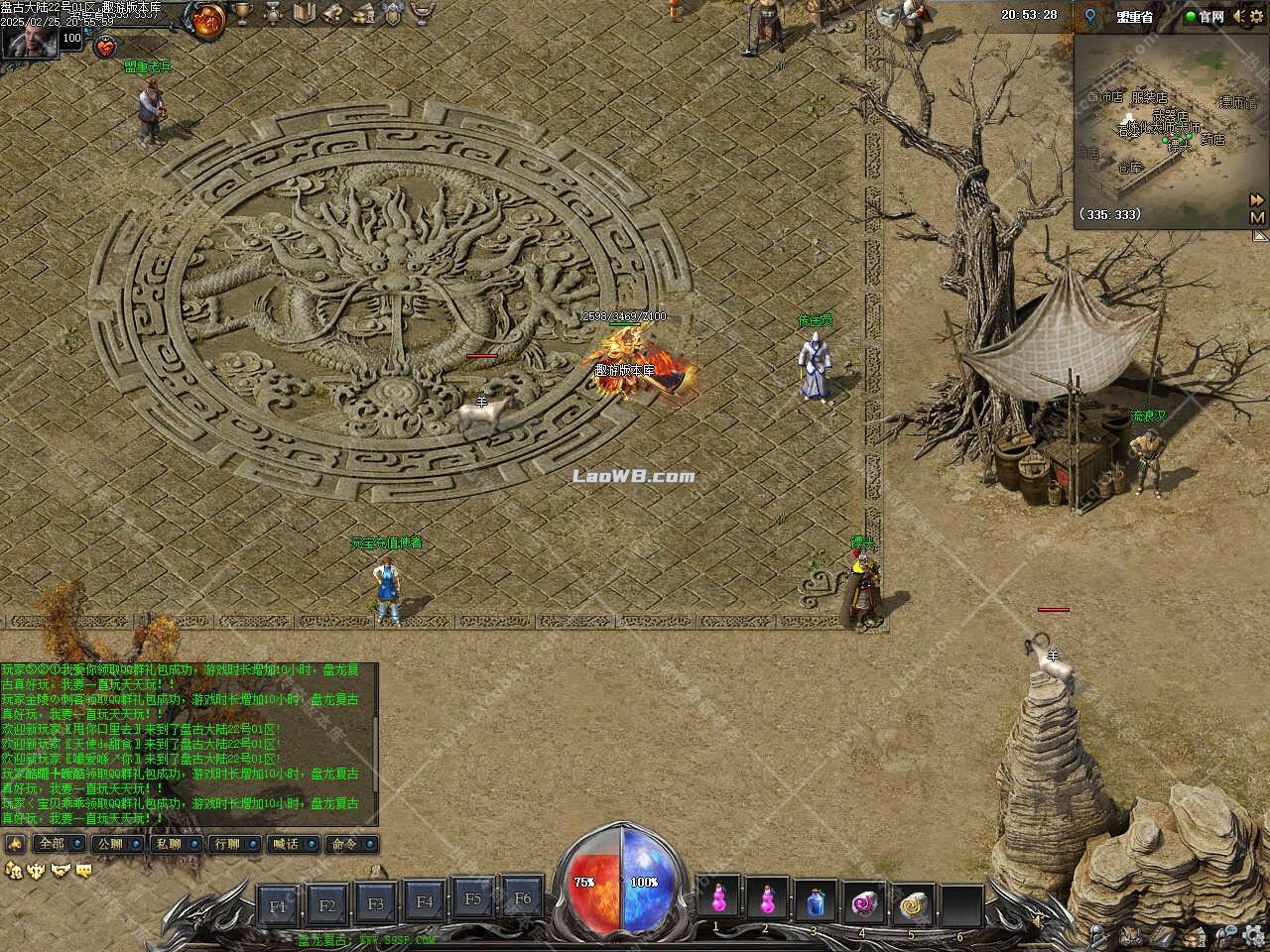Open the gold trophy menu icon

point(243,14)
